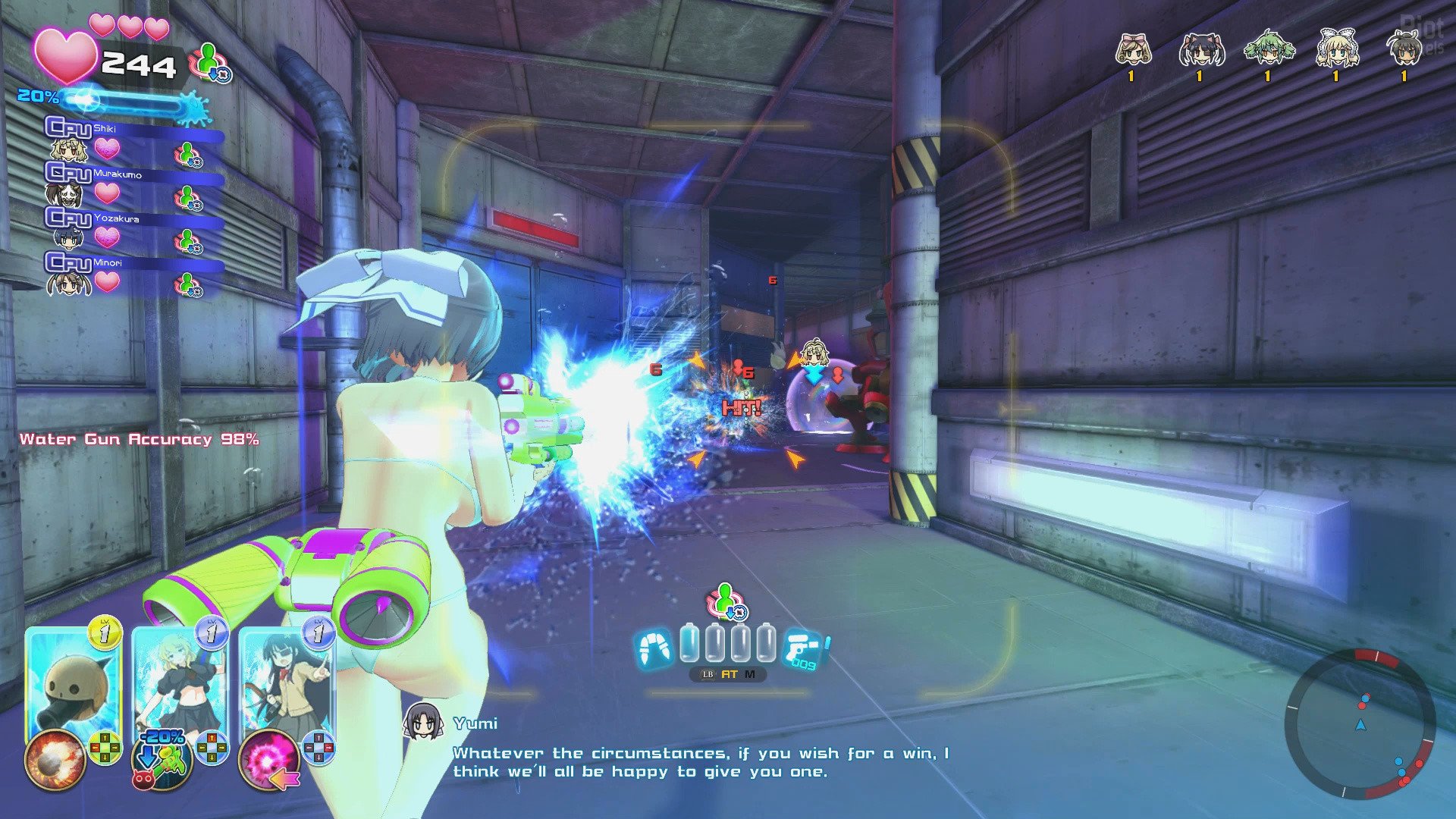This screenshot has width=1456, height=819.
Task: Choose the blonde white-ribbon enemy portrait
Action: tap(1337, 50)
